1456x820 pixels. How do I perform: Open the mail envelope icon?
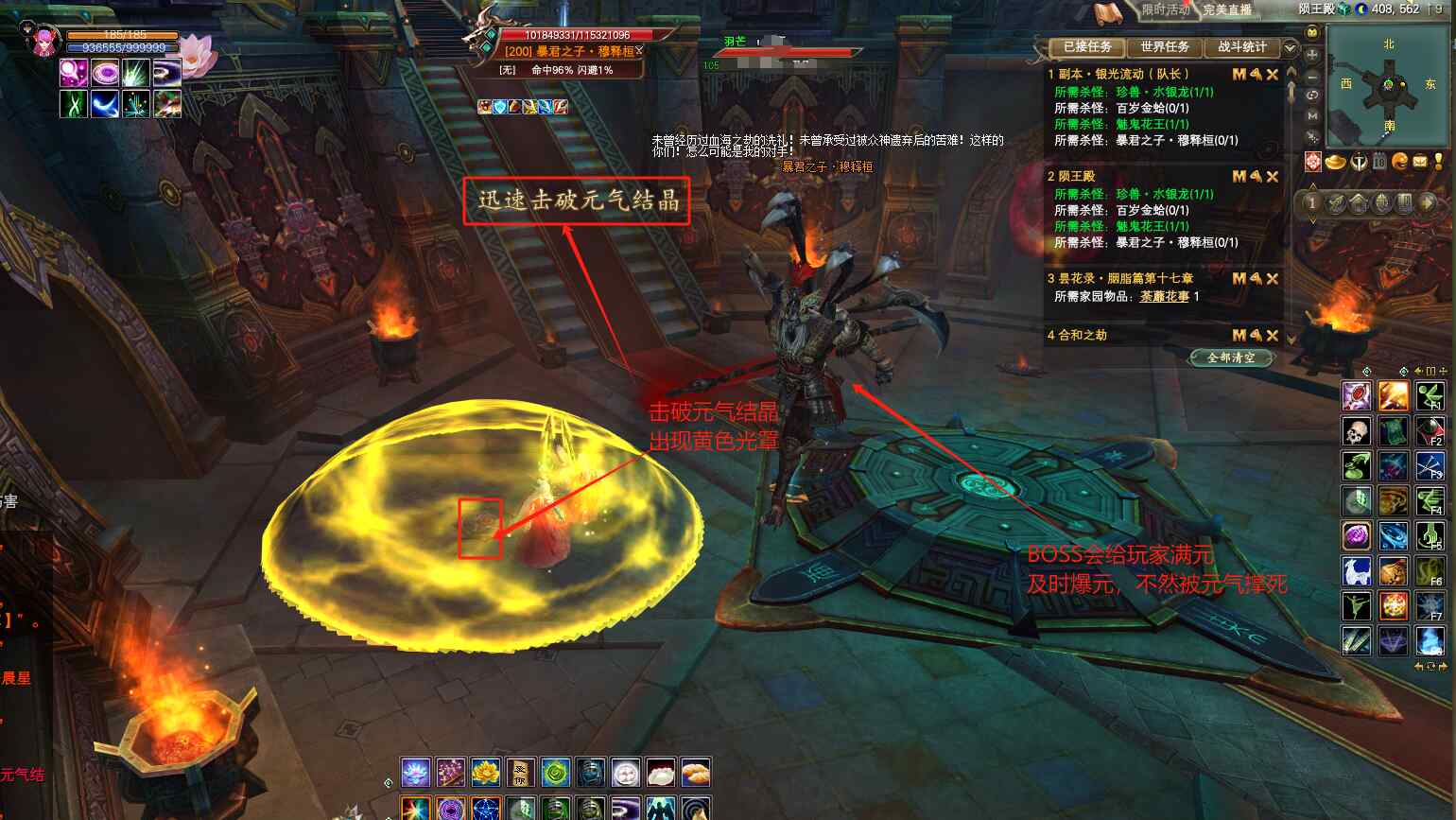(1419, 162)
